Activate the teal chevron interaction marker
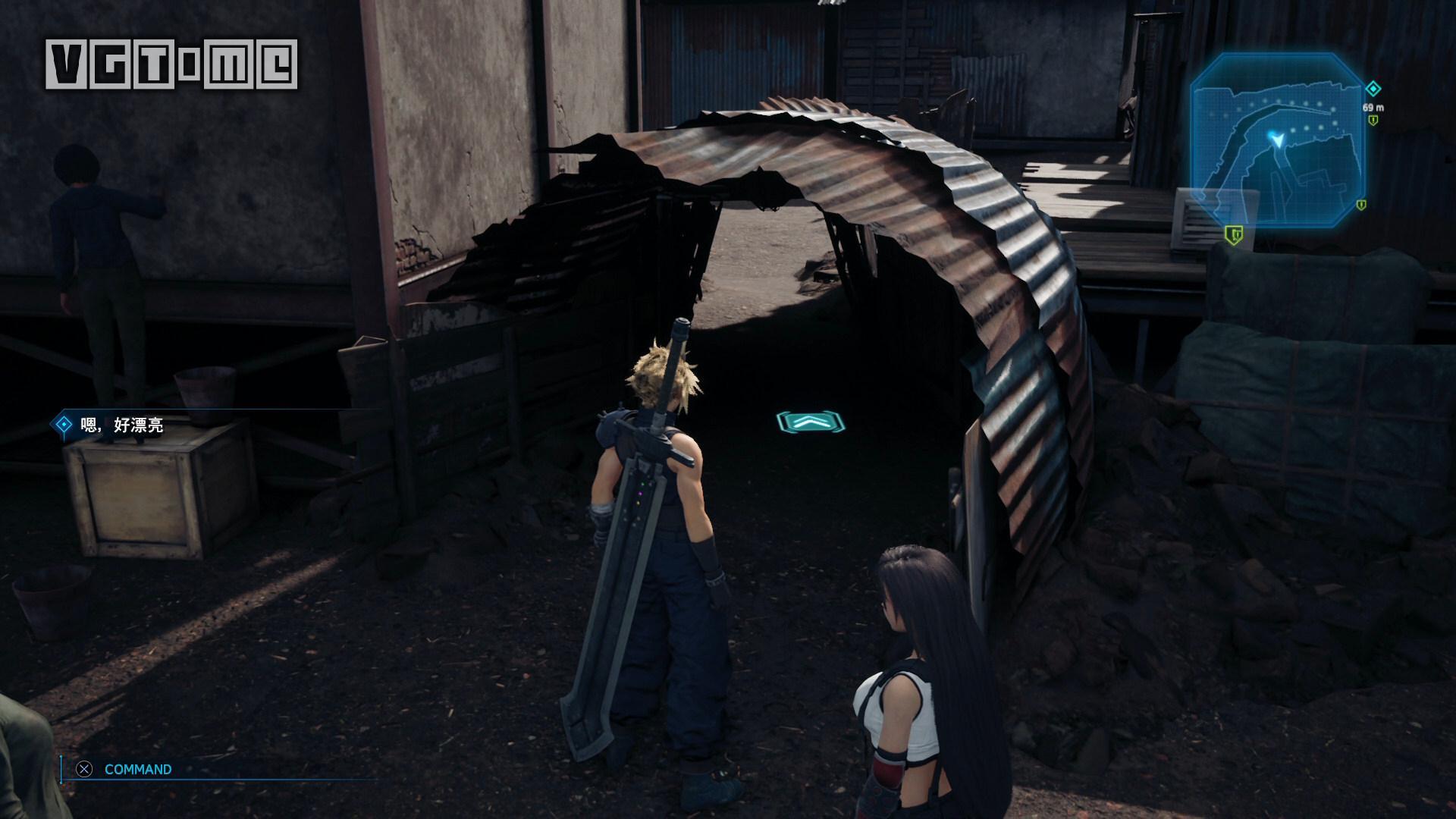1456x819 pixels. coord(811,422)
